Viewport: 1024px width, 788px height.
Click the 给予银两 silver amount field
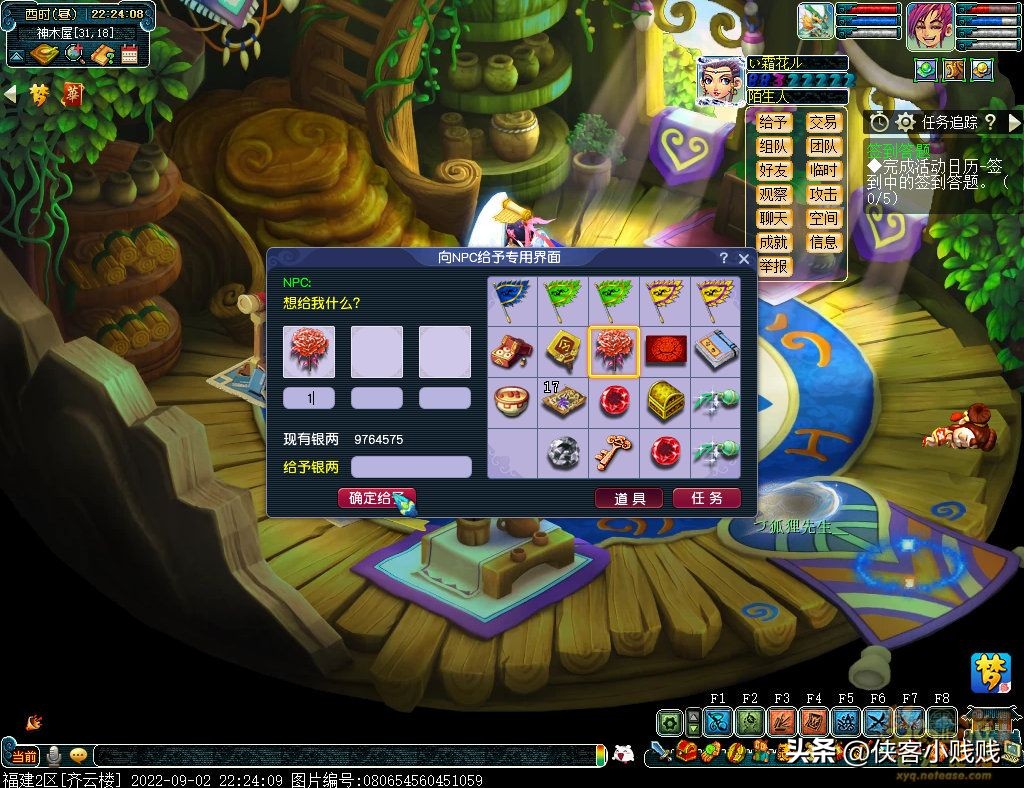(411, 467)
